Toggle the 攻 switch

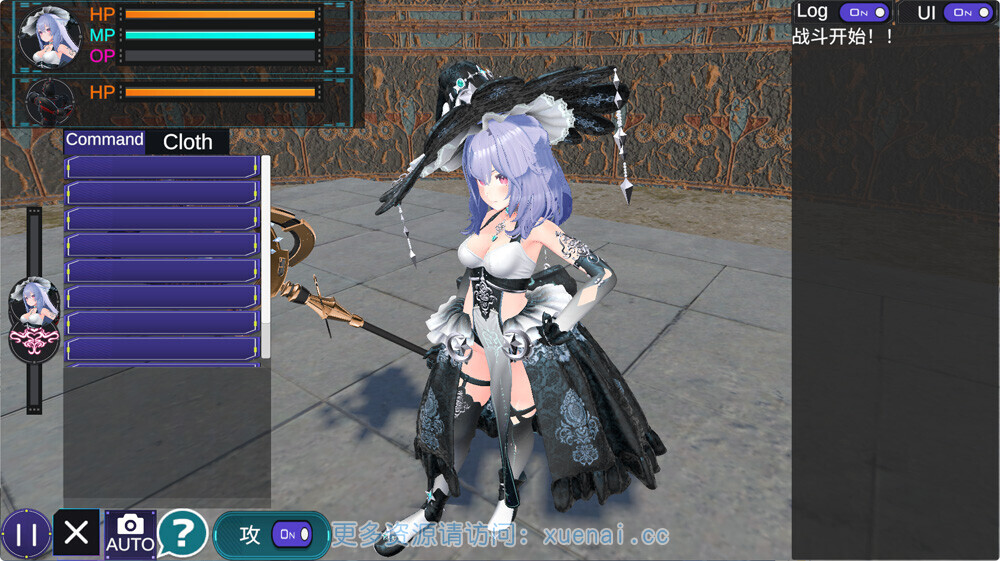point(293,535)
